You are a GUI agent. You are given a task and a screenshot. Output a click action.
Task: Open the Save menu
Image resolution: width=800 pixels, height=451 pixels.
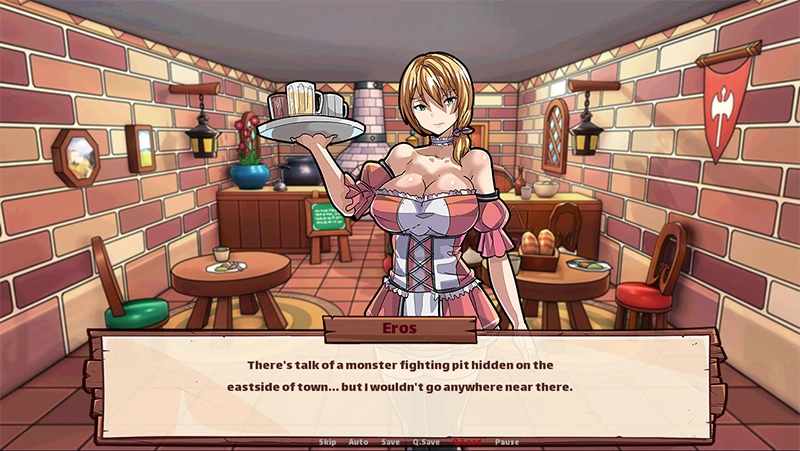(x=390, y=442)
